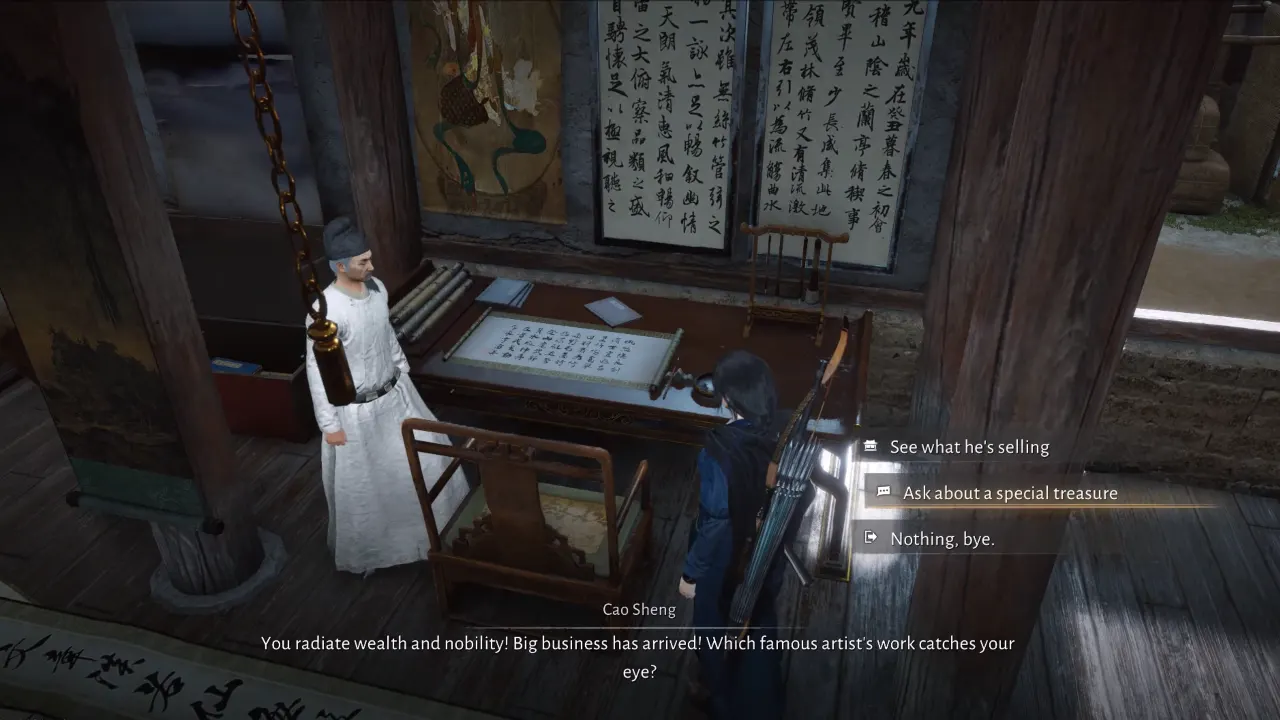
Task: Click the speech bubble icon for the treasure option
Action: point(882,493)
